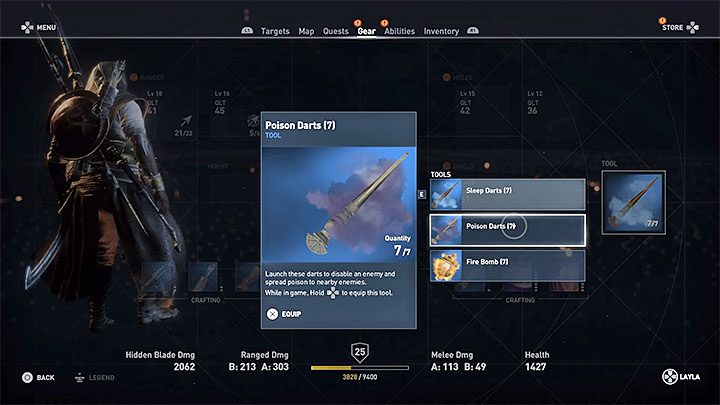Select the Fire Bomb tool
The image size is (720, 405).
tap(507, 265)
